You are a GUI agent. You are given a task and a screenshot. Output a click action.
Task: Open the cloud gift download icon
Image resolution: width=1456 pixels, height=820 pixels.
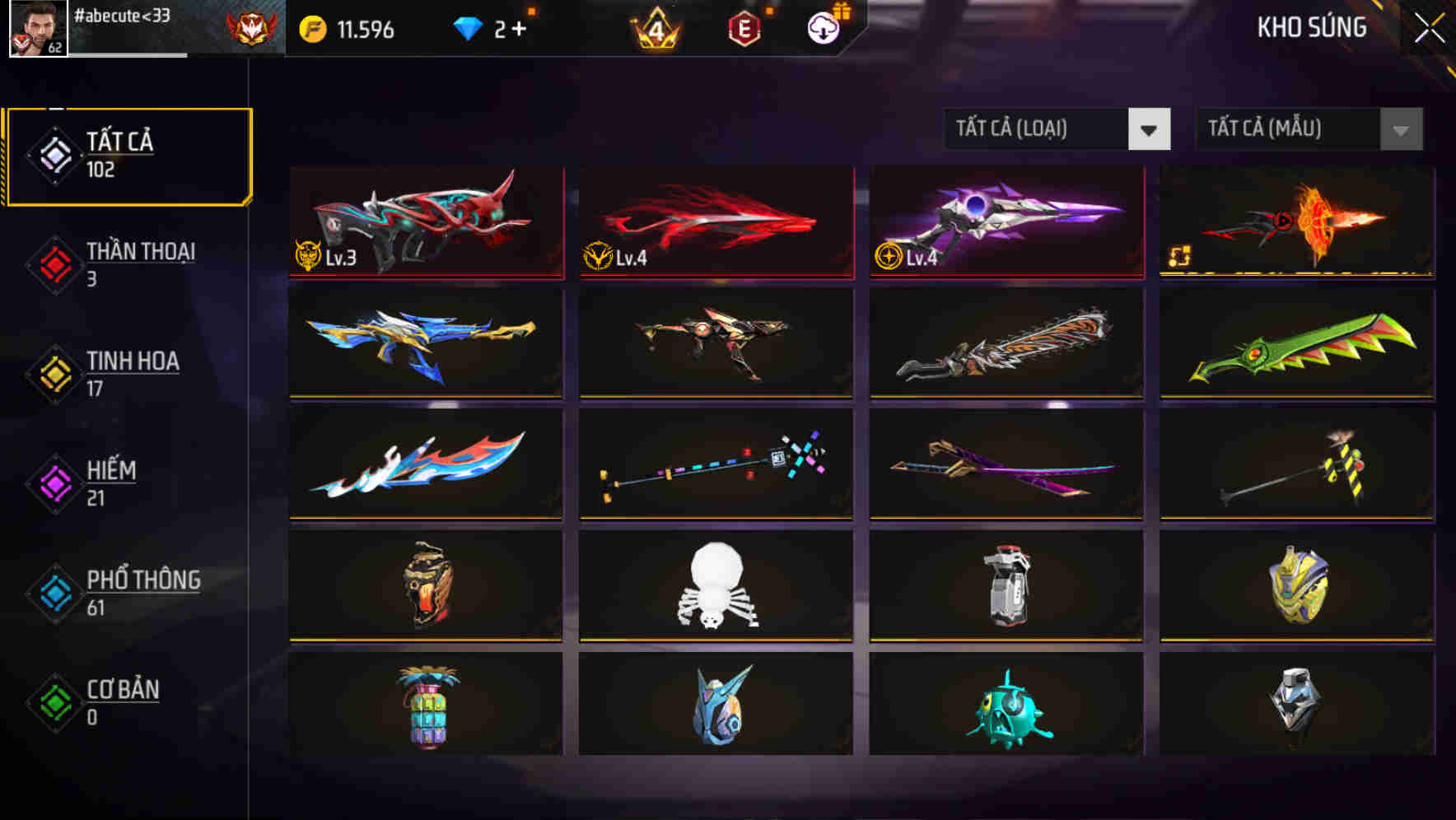coord(824,29)
